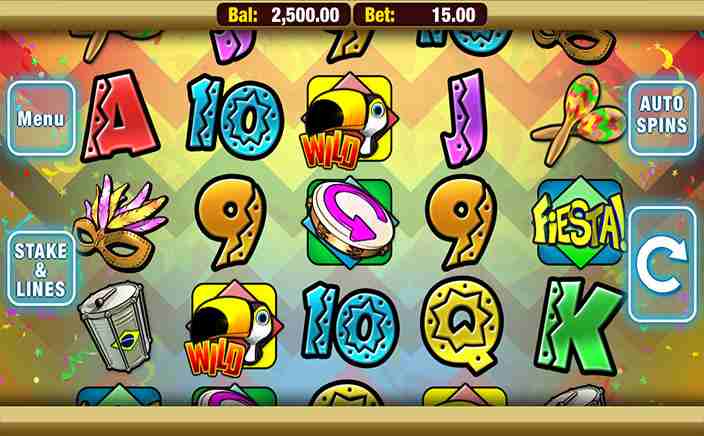This screenshot has height=436, width=704.
Task: Open Stake & Lines settings
Action: (41, 270)
